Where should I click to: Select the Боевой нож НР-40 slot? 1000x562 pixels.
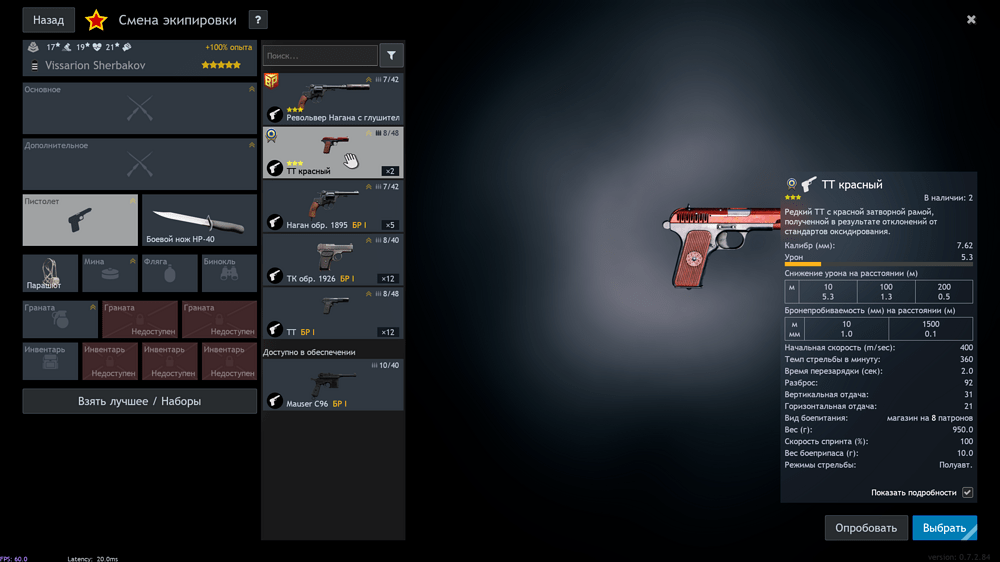click(200, 220)
